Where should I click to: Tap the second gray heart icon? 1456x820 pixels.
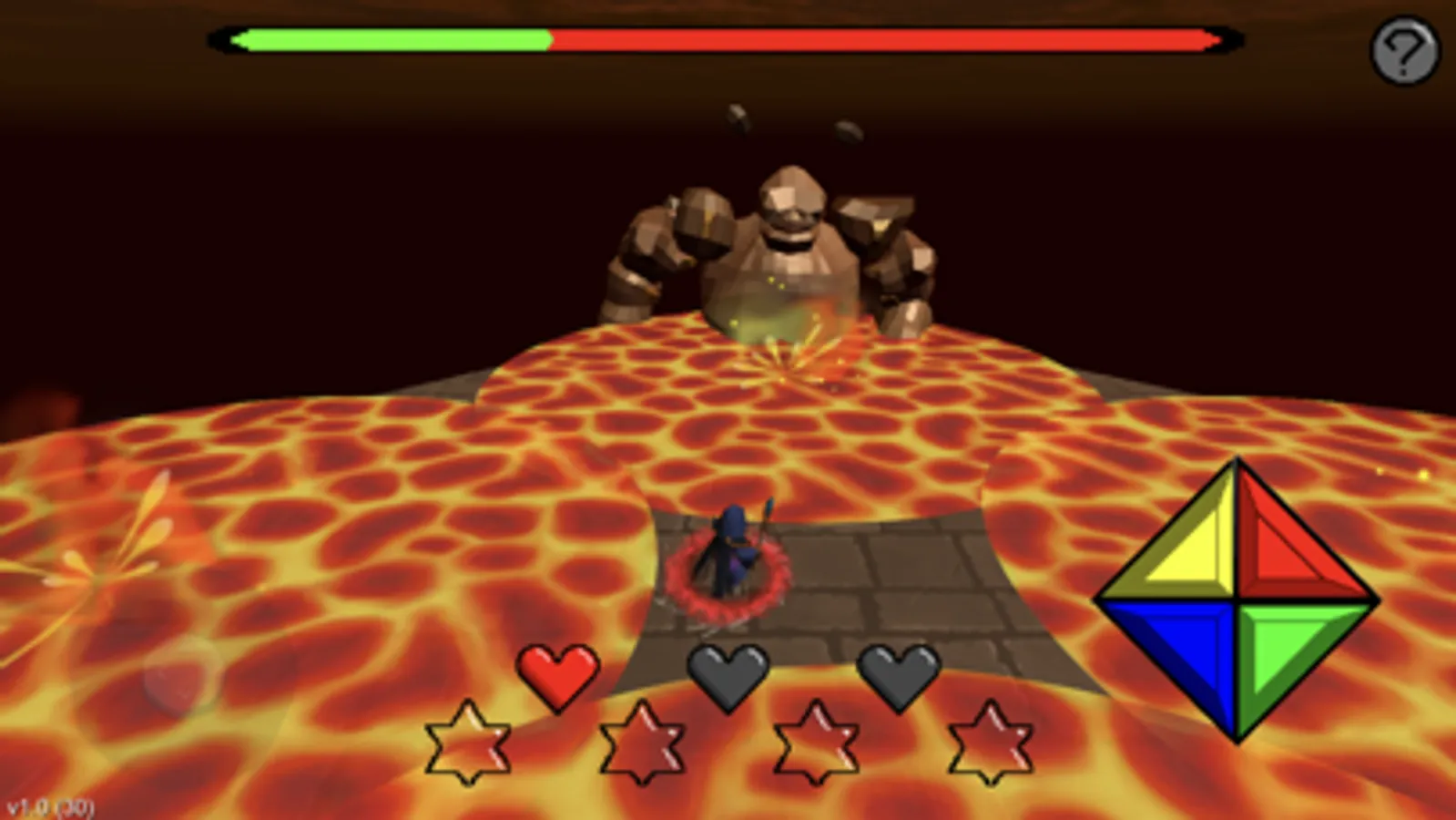click(x=900, y=674)
